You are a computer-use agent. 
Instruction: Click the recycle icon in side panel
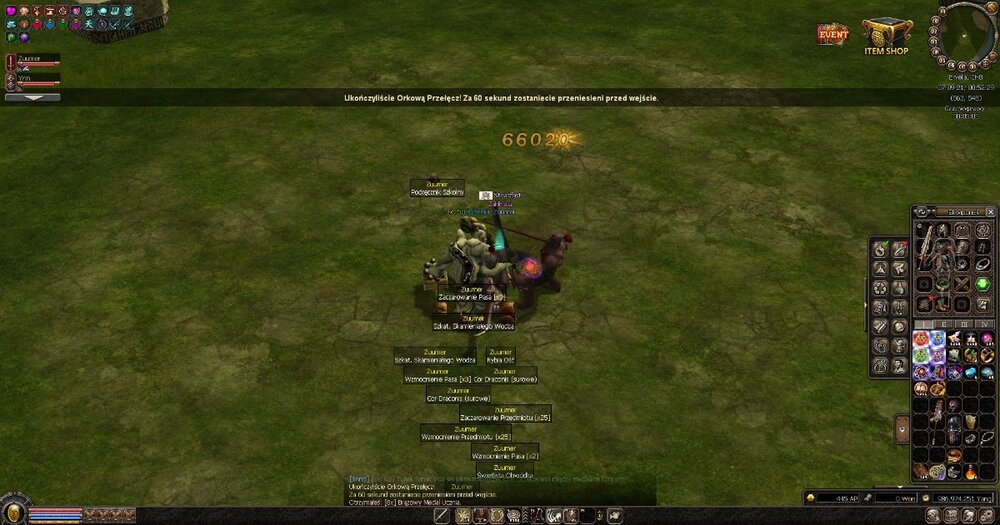[879, 287]
